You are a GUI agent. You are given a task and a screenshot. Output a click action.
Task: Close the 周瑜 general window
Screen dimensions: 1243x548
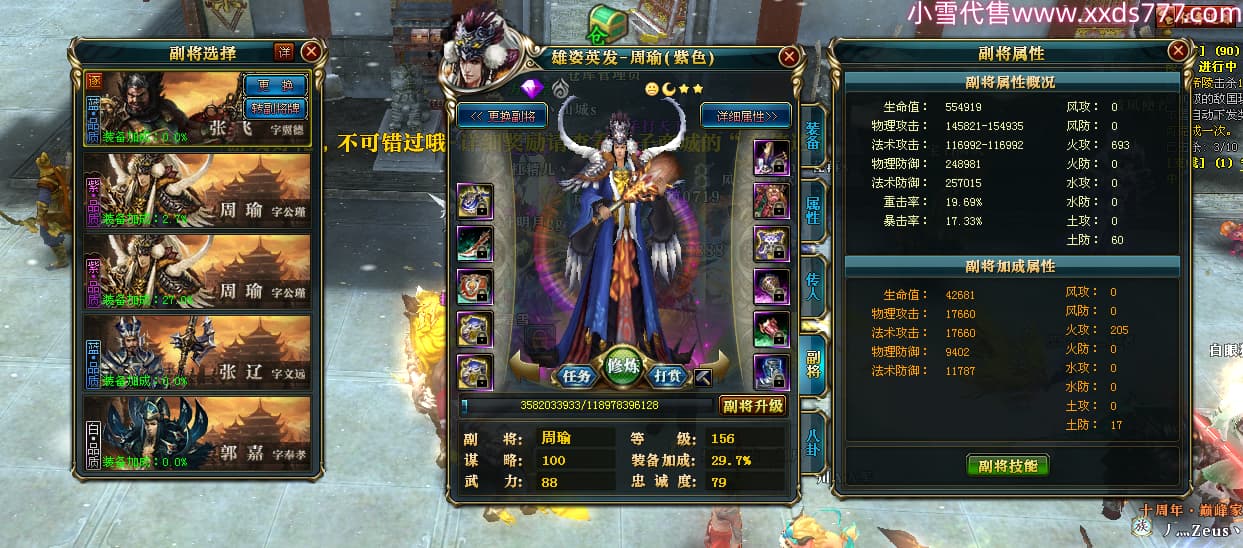click(789, 56)
